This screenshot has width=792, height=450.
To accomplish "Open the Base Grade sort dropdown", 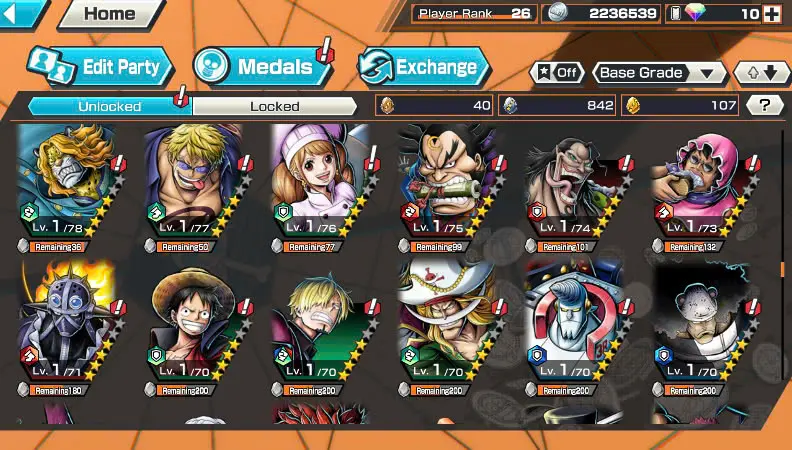I will coord(659,73).
